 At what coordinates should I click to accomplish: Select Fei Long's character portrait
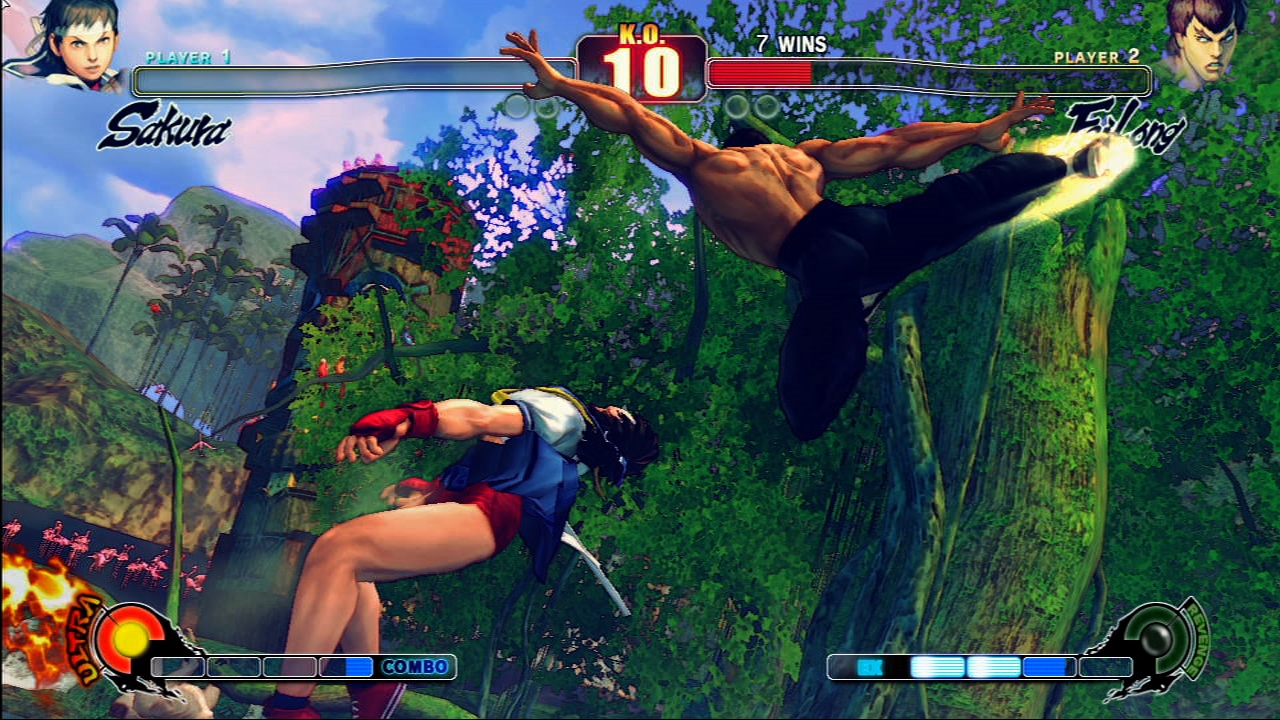[x=1207, y=44]
